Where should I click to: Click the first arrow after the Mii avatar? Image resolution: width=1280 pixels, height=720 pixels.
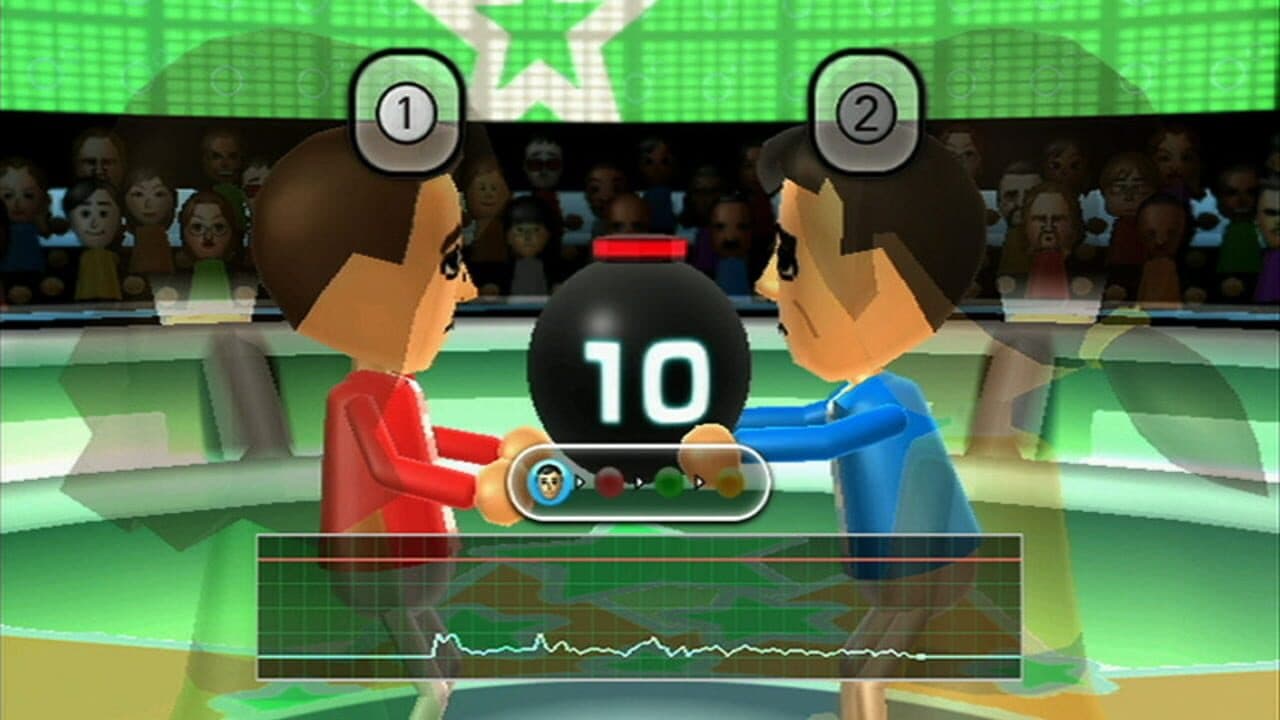tap(582, 481)
